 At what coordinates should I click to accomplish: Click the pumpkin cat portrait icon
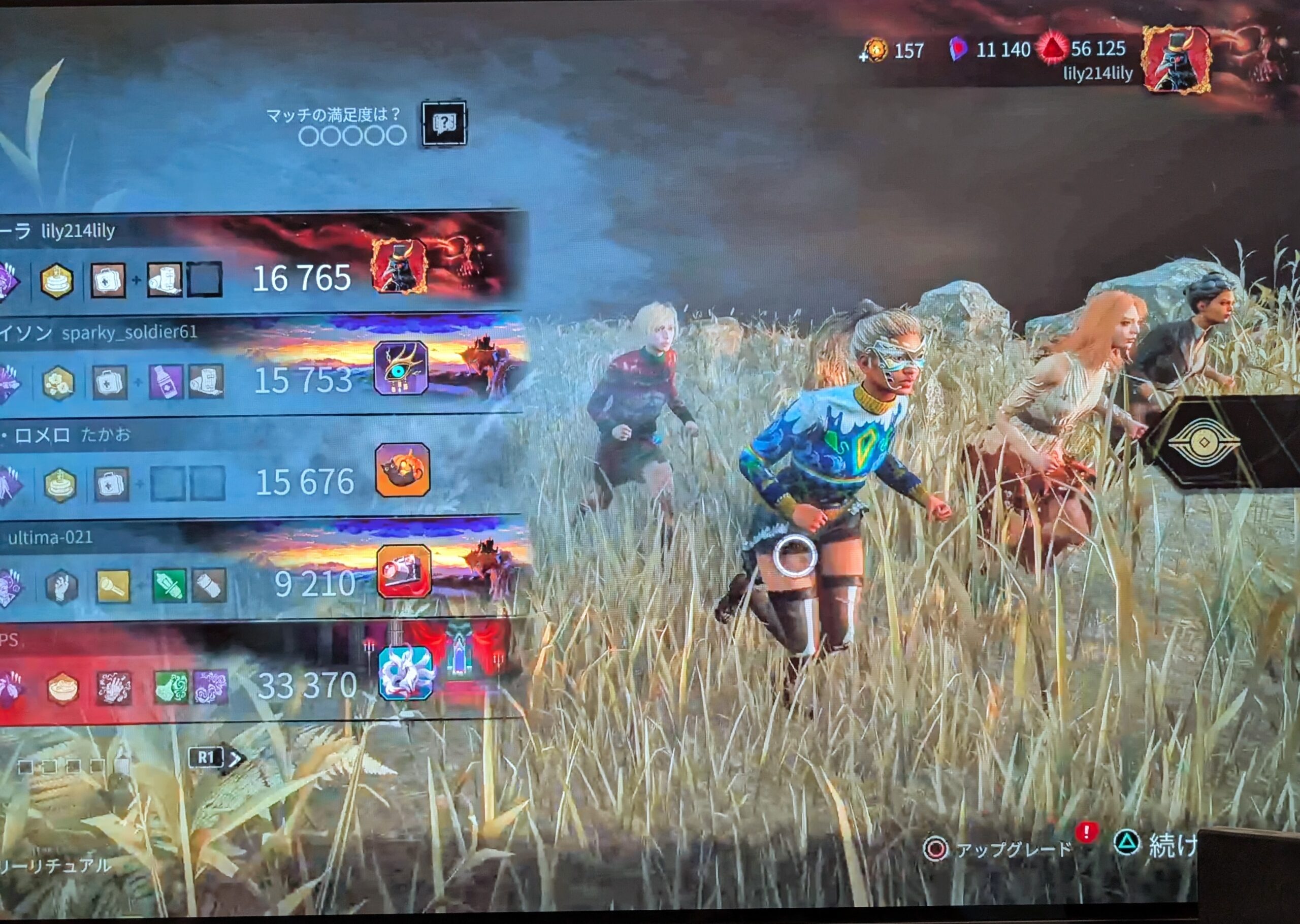click(402, 470)
